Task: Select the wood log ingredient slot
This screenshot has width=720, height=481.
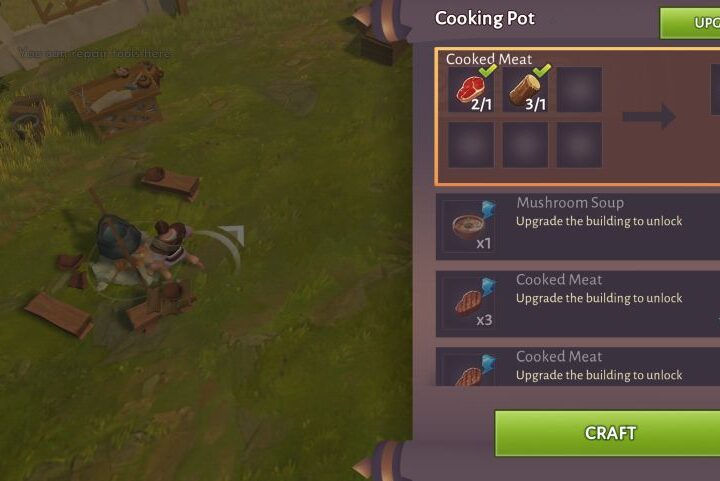Action: tap(525, 90)
